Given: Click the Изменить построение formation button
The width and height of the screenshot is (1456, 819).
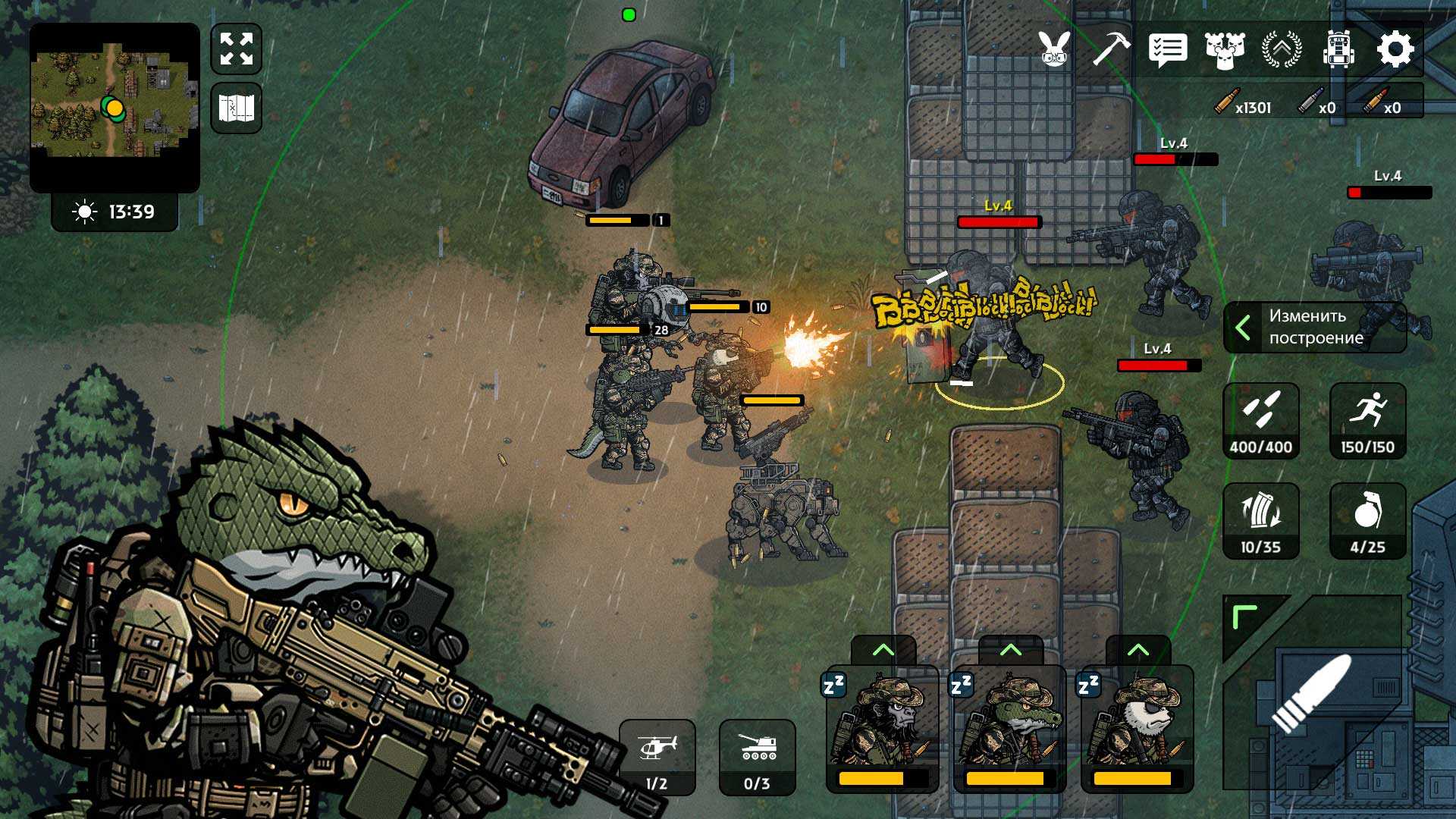Looking at the screenshot, I should [1315, 327].
